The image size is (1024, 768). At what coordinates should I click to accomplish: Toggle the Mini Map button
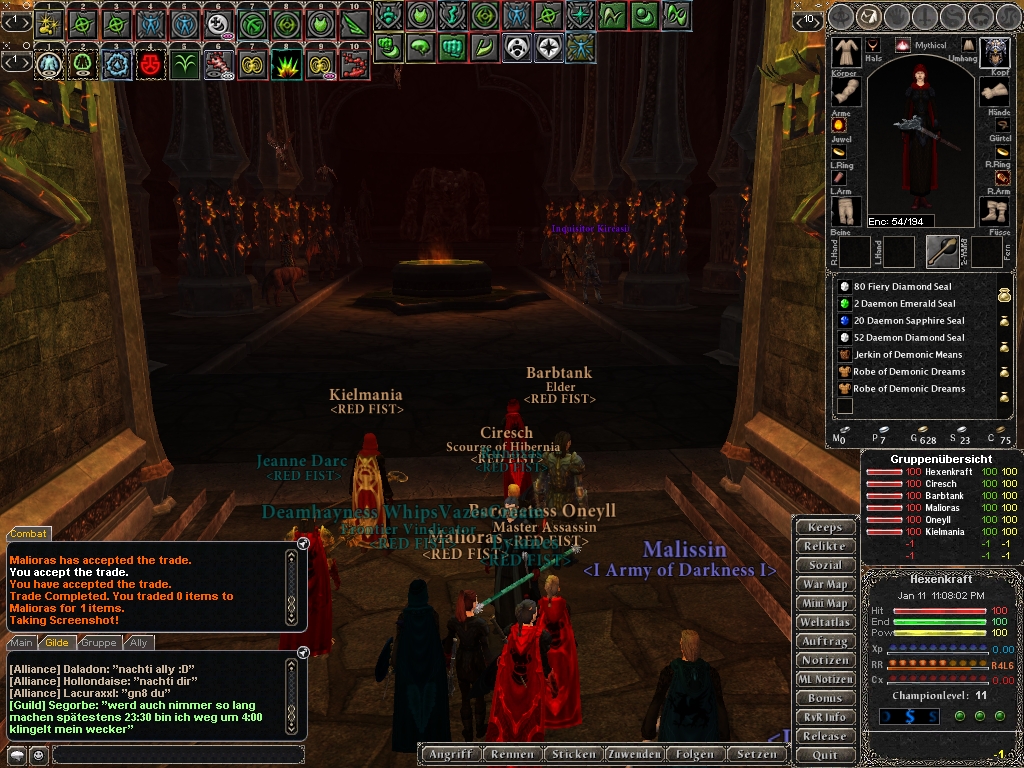(825, 603)
